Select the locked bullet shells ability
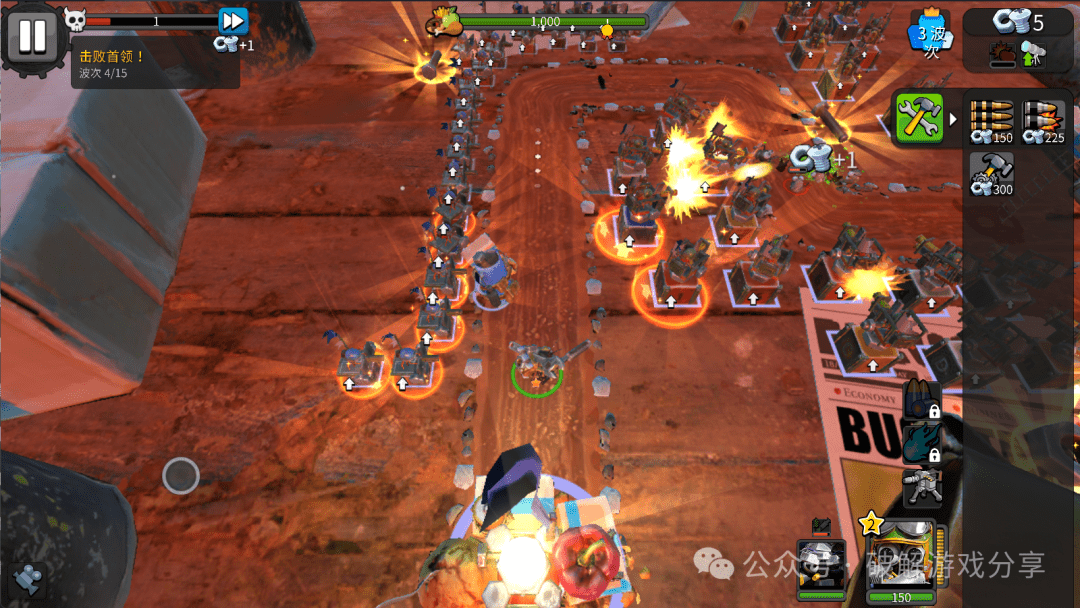This screenshot has width=1080, height=608. click(x=922, y=400)
